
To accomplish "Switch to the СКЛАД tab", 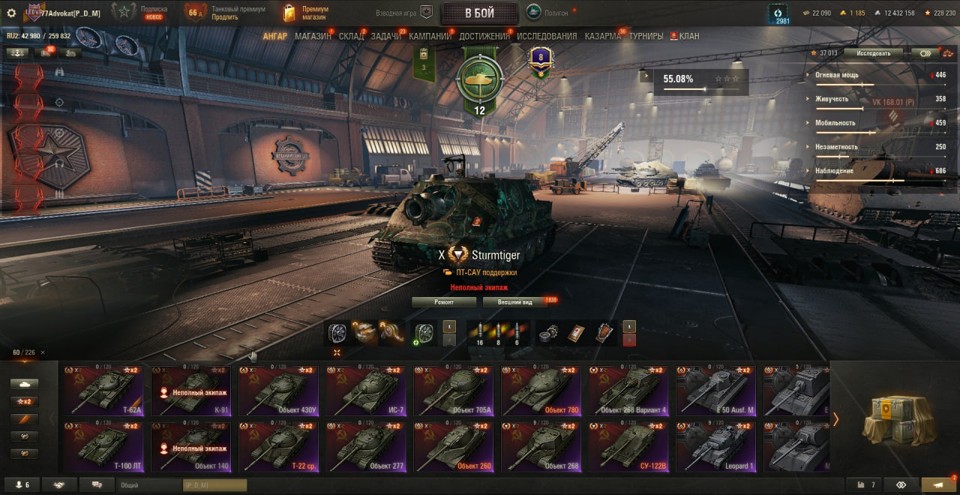I will [352, 36].
